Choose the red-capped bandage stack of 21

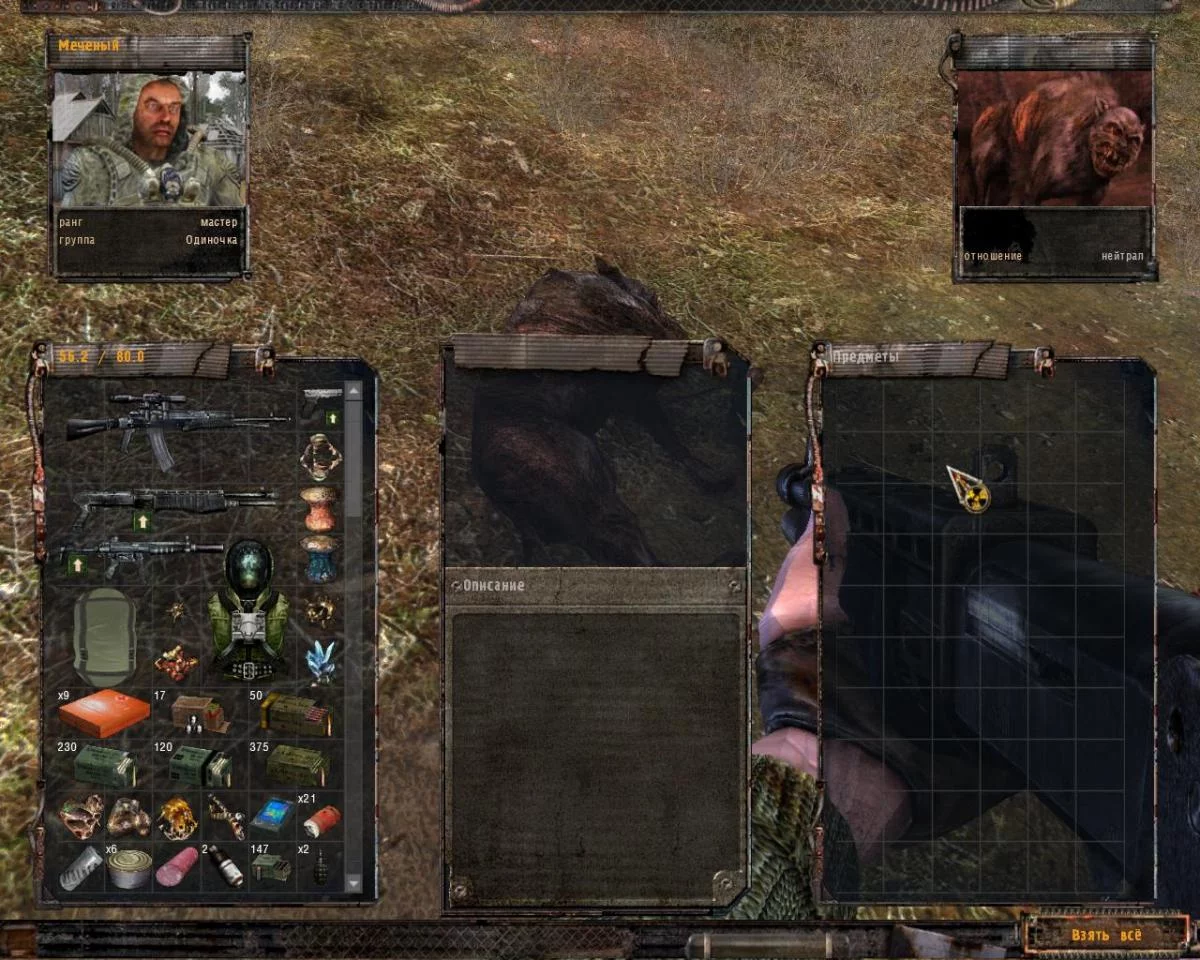pyautogui.click(x=320, y=820)
